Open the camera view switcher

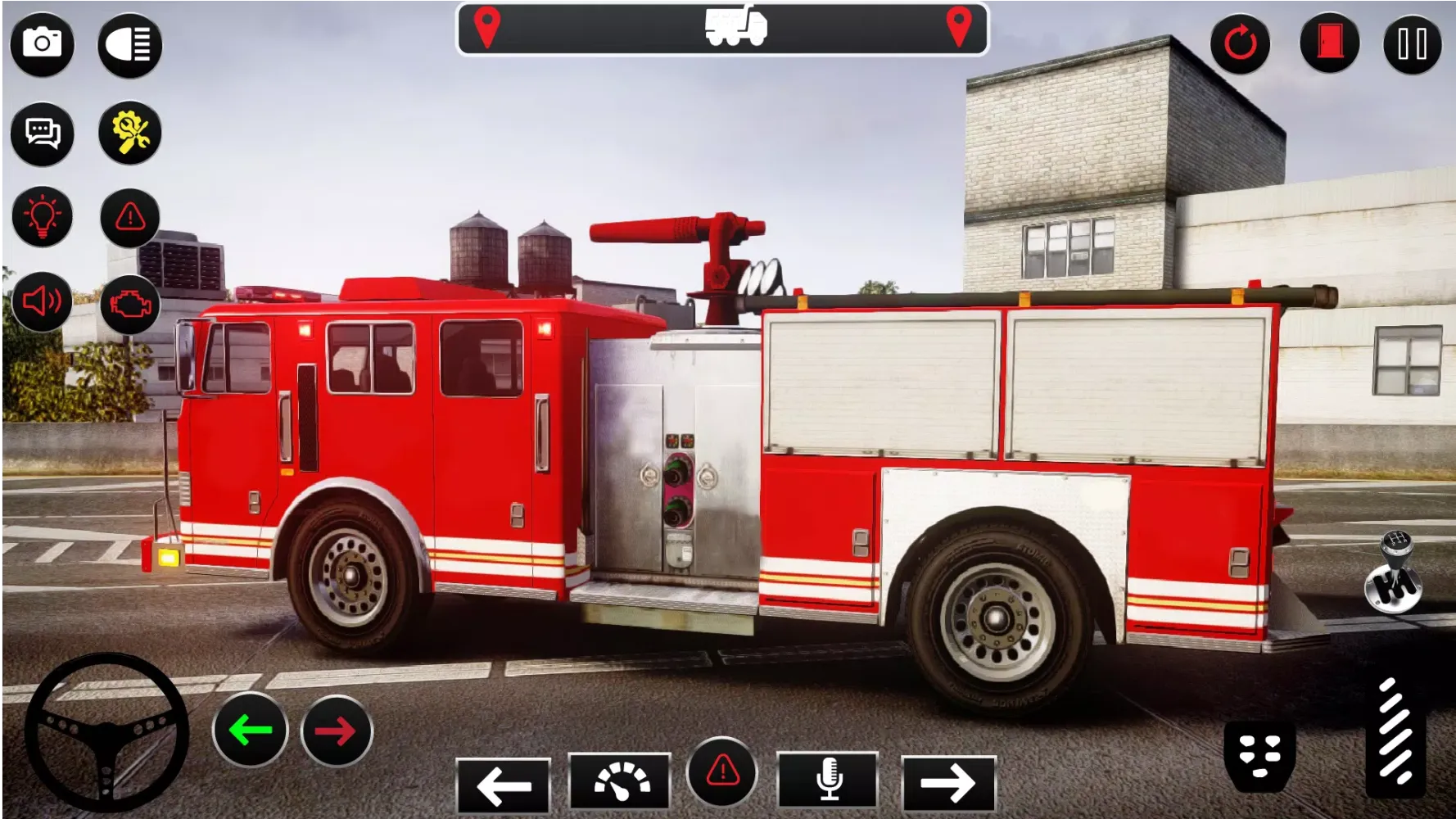point(43,45)
